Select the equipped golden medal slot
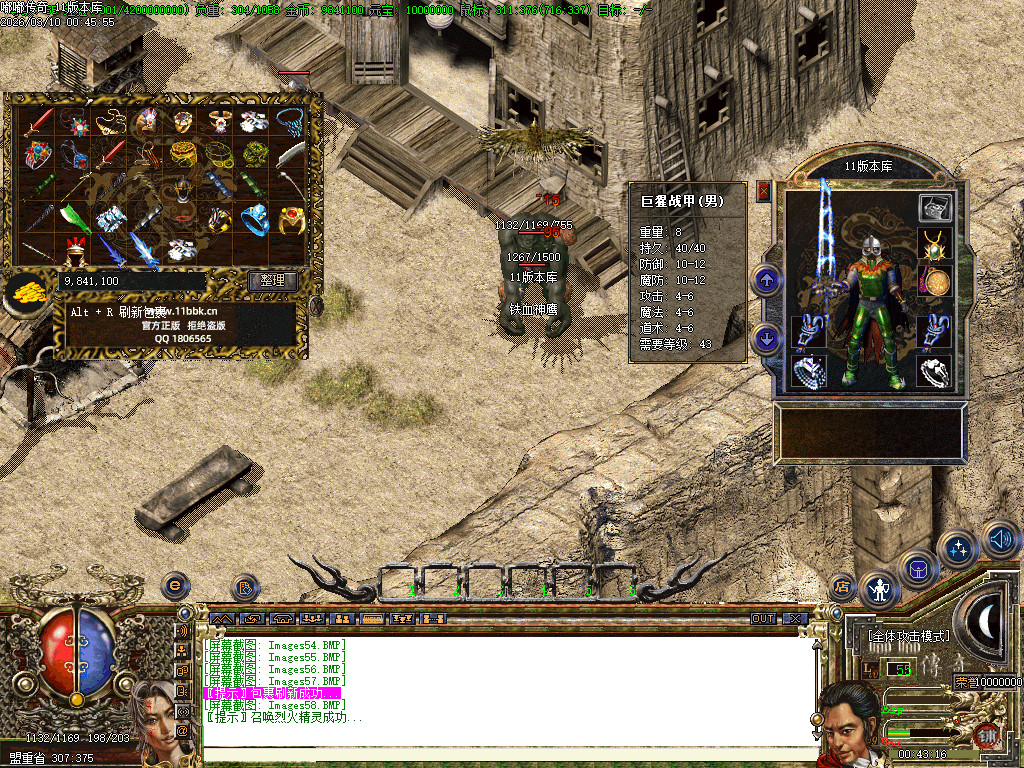 pos(934,281)
